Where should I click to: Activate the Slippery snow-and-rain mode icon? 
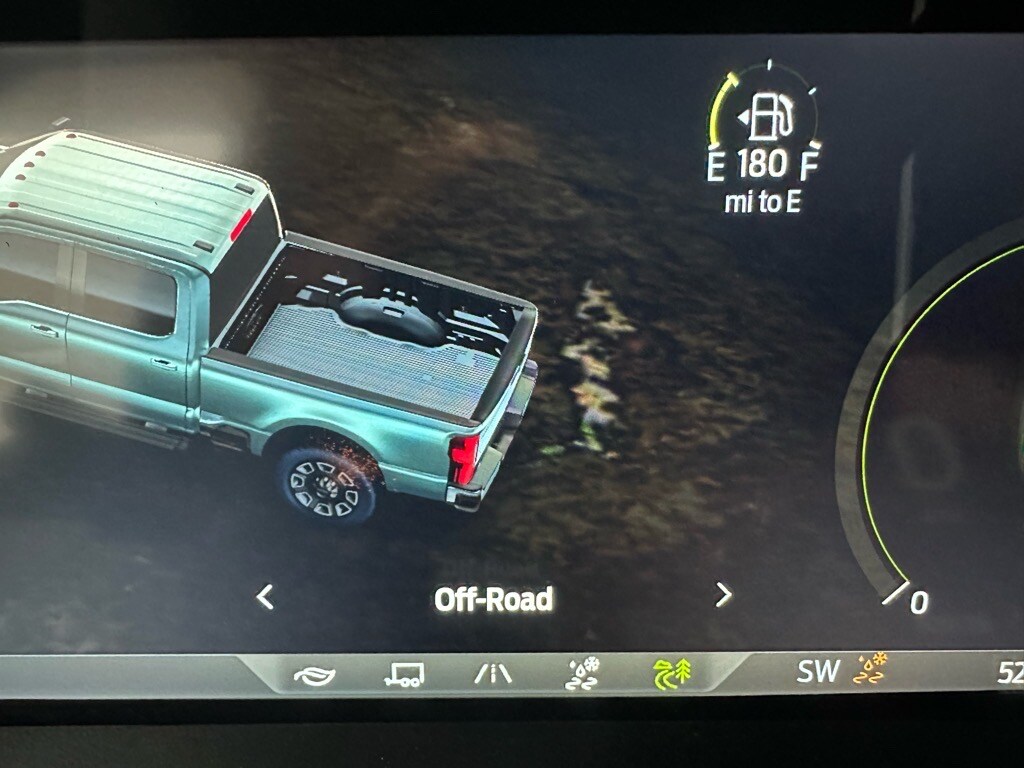coord(583,673)
